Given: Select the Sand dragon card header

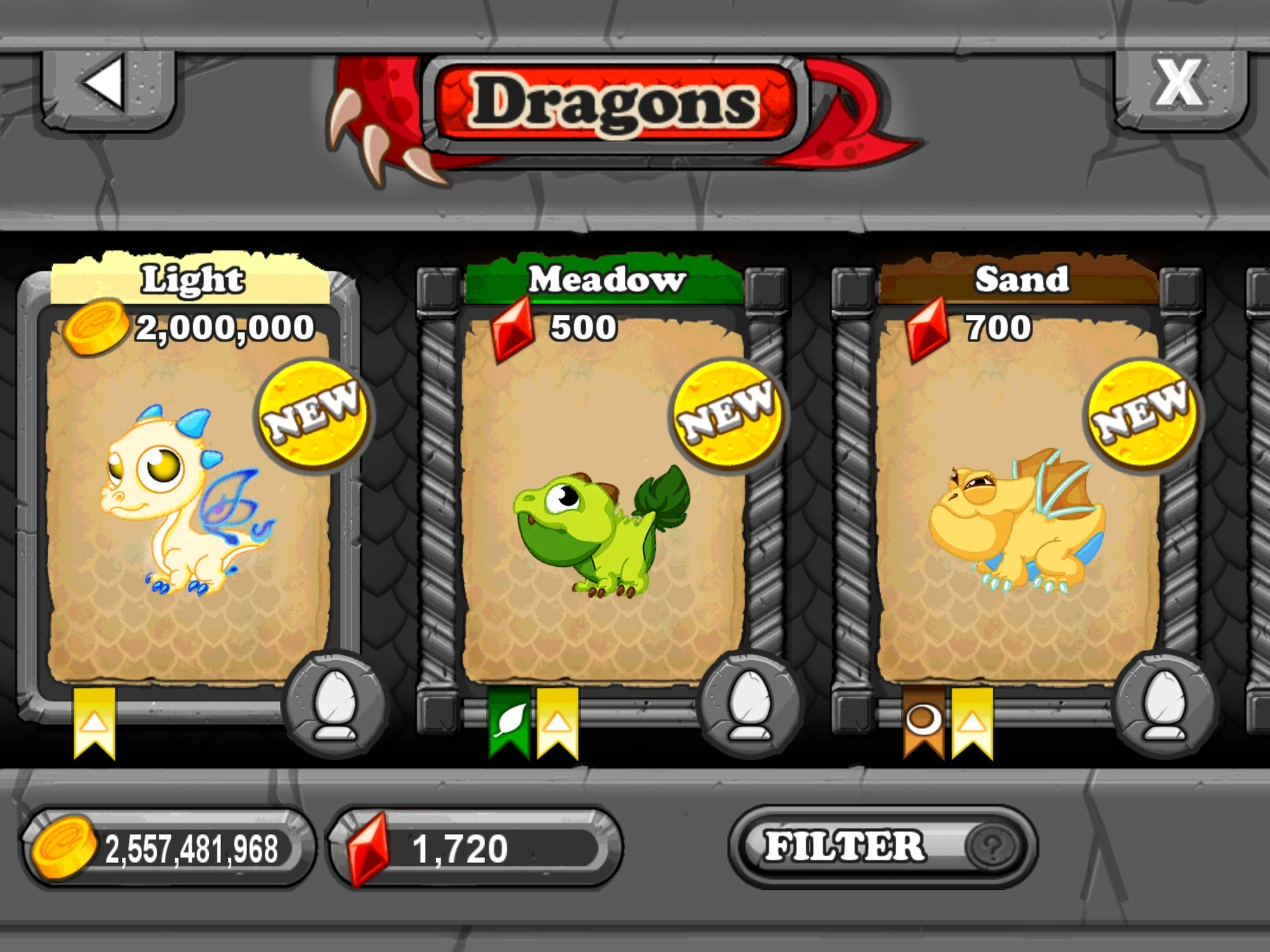Looking at the screenshot, I should 1022,278.
